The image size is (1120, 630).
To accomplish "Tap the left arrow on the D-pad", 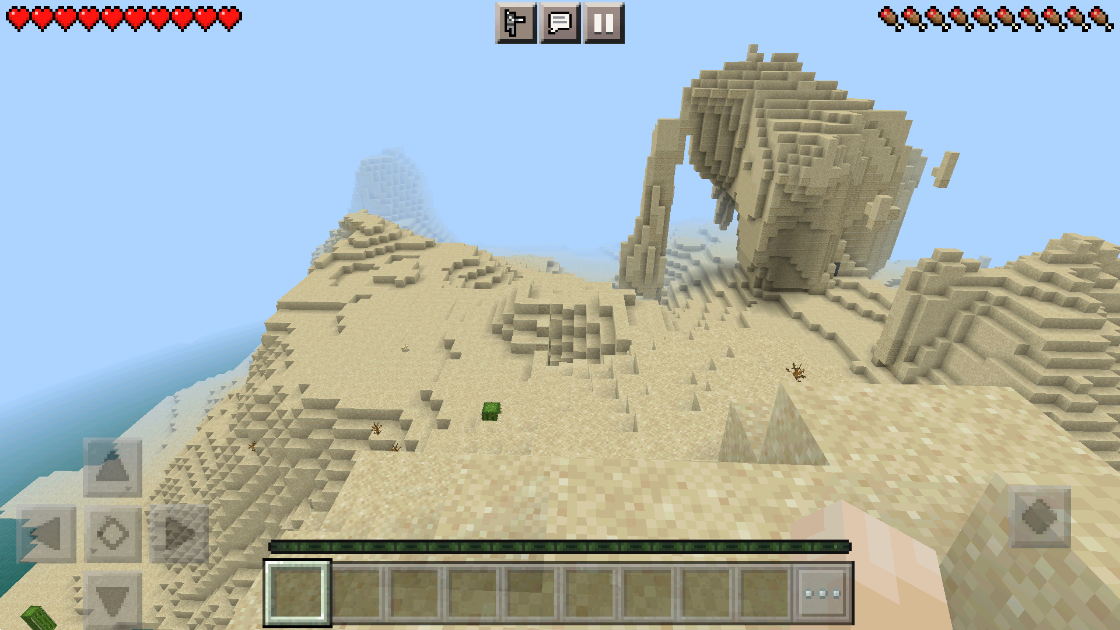I will (x=47, y=534).
